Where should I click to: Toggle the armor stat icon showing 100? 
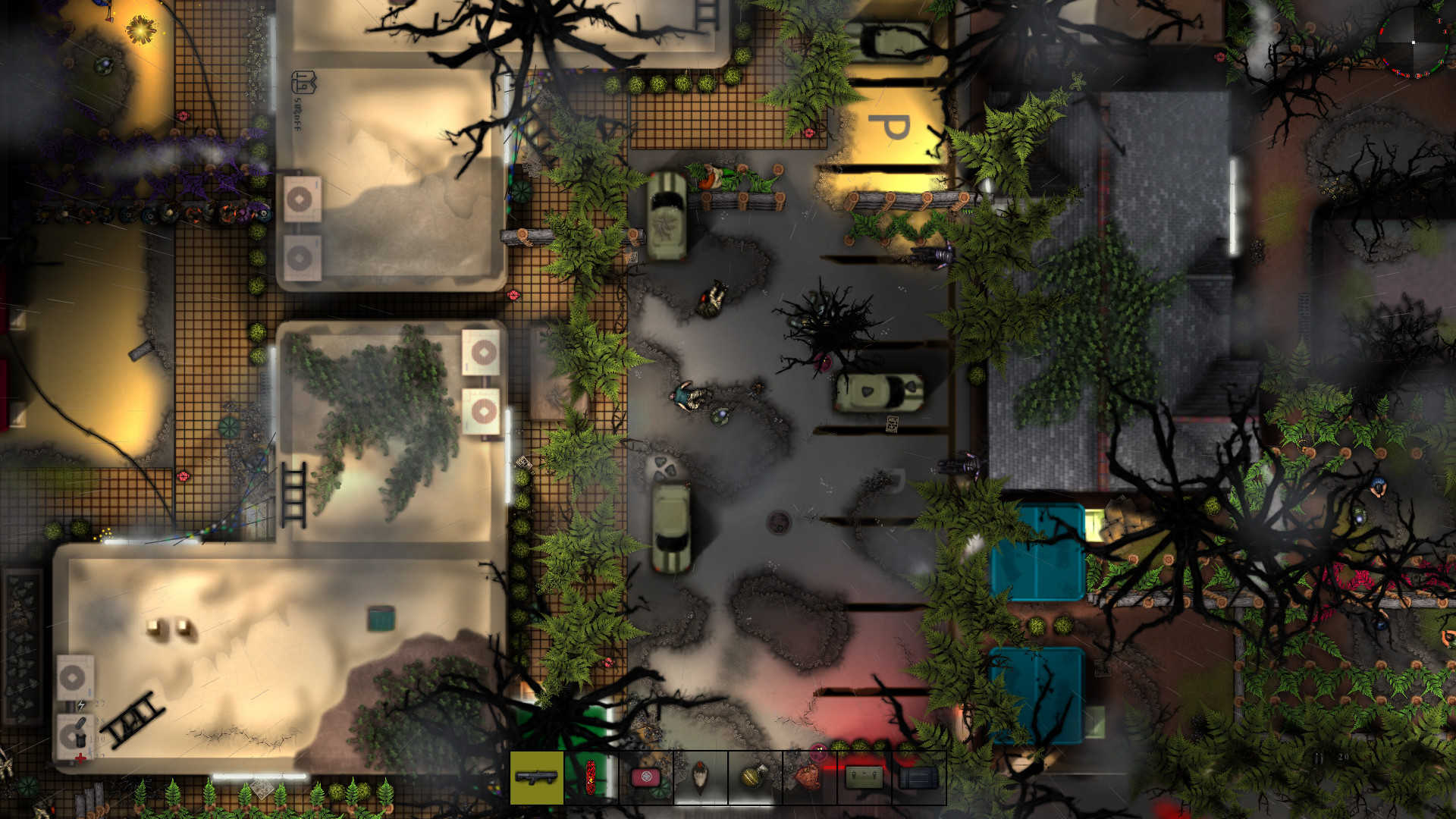coord(80,740)
